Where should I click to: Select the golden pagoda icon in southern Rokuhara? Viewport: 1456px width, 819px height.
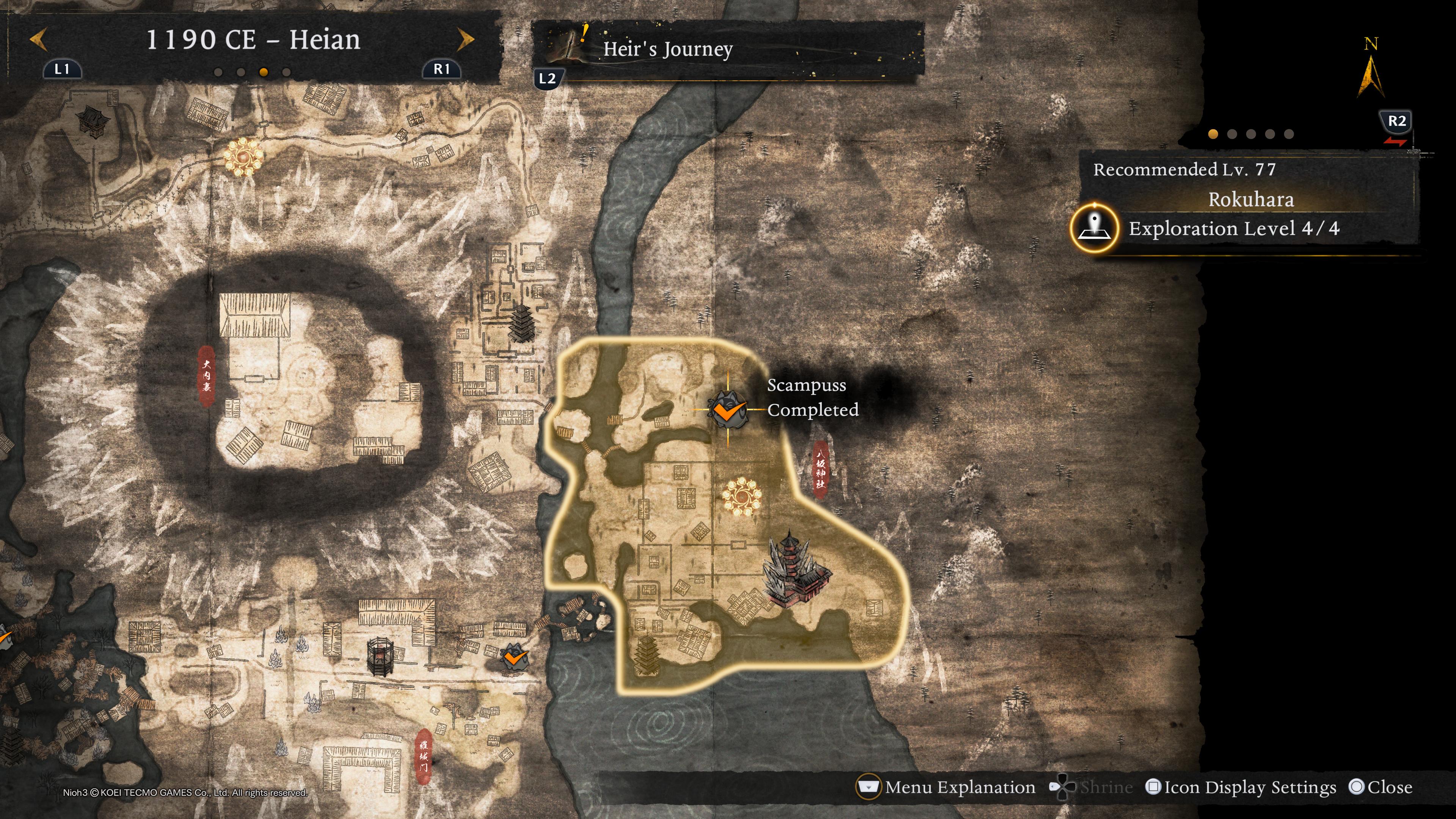pos(646,656)
